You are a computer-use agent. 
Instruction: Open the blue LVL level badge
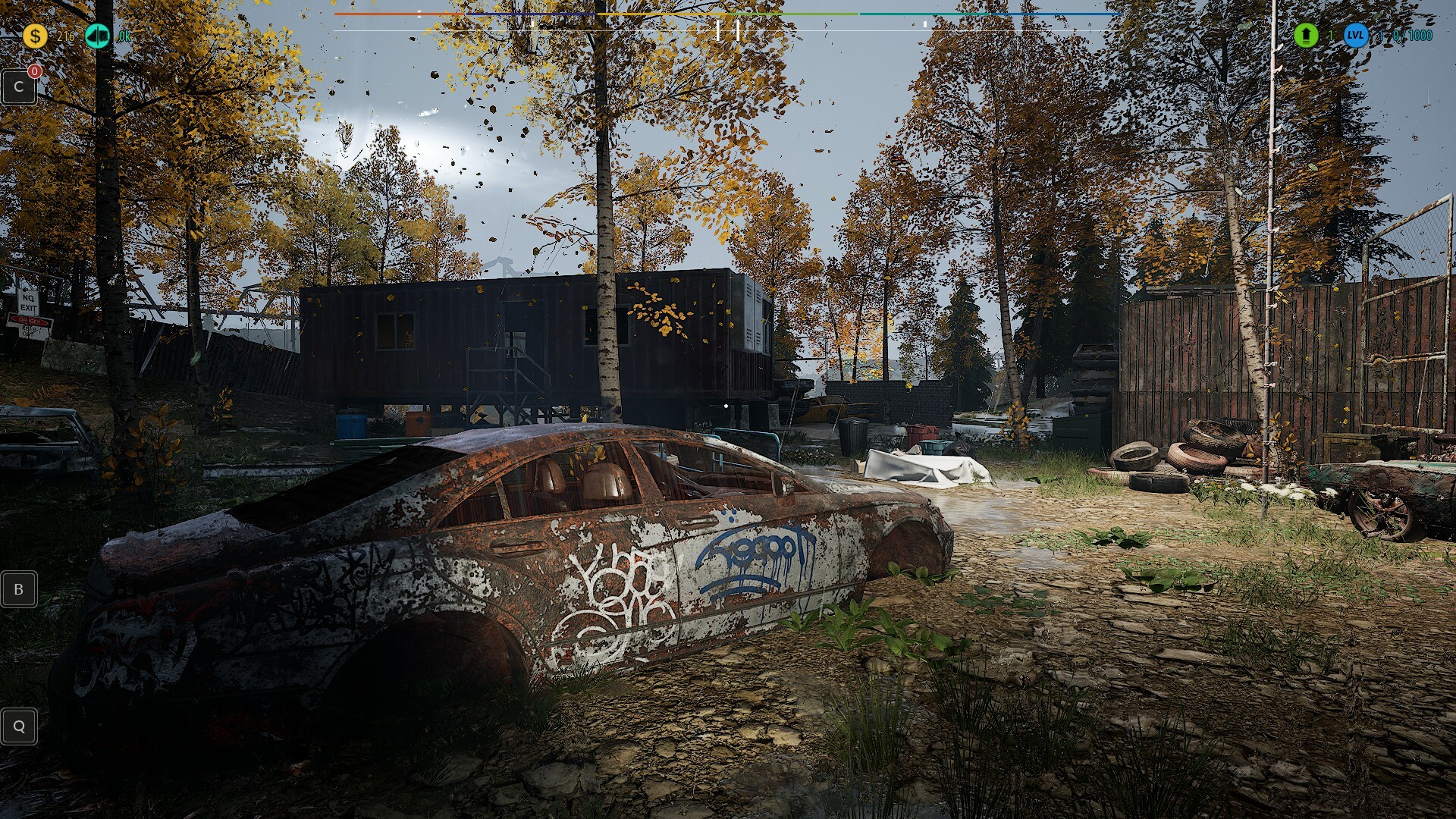tap(1357, 36)
